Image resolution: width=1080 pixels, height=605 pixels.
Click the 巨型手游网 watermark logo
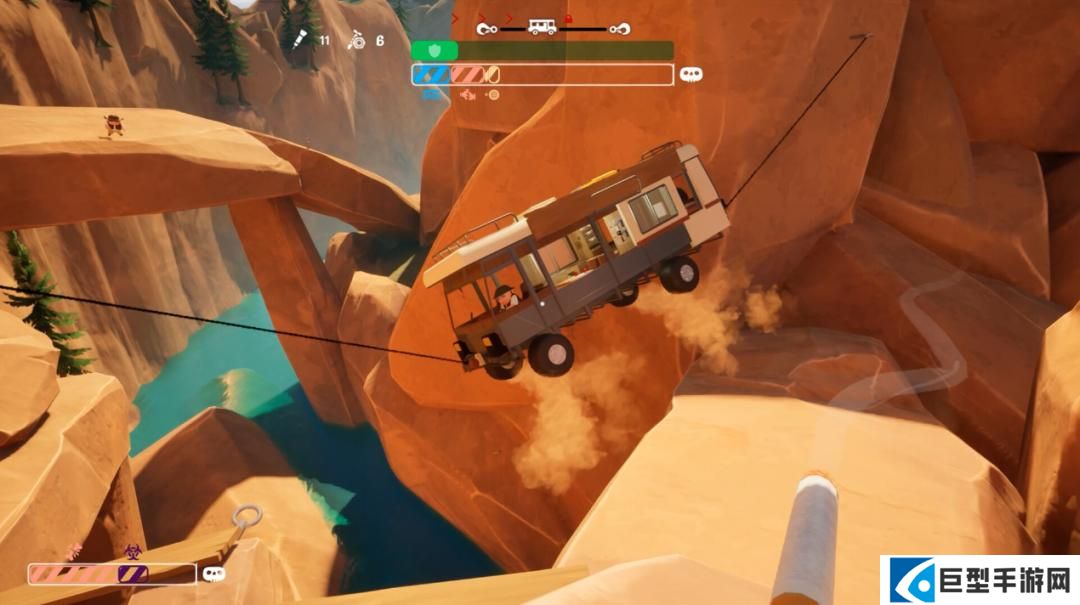pyautogui.click(x=979, y=580)
